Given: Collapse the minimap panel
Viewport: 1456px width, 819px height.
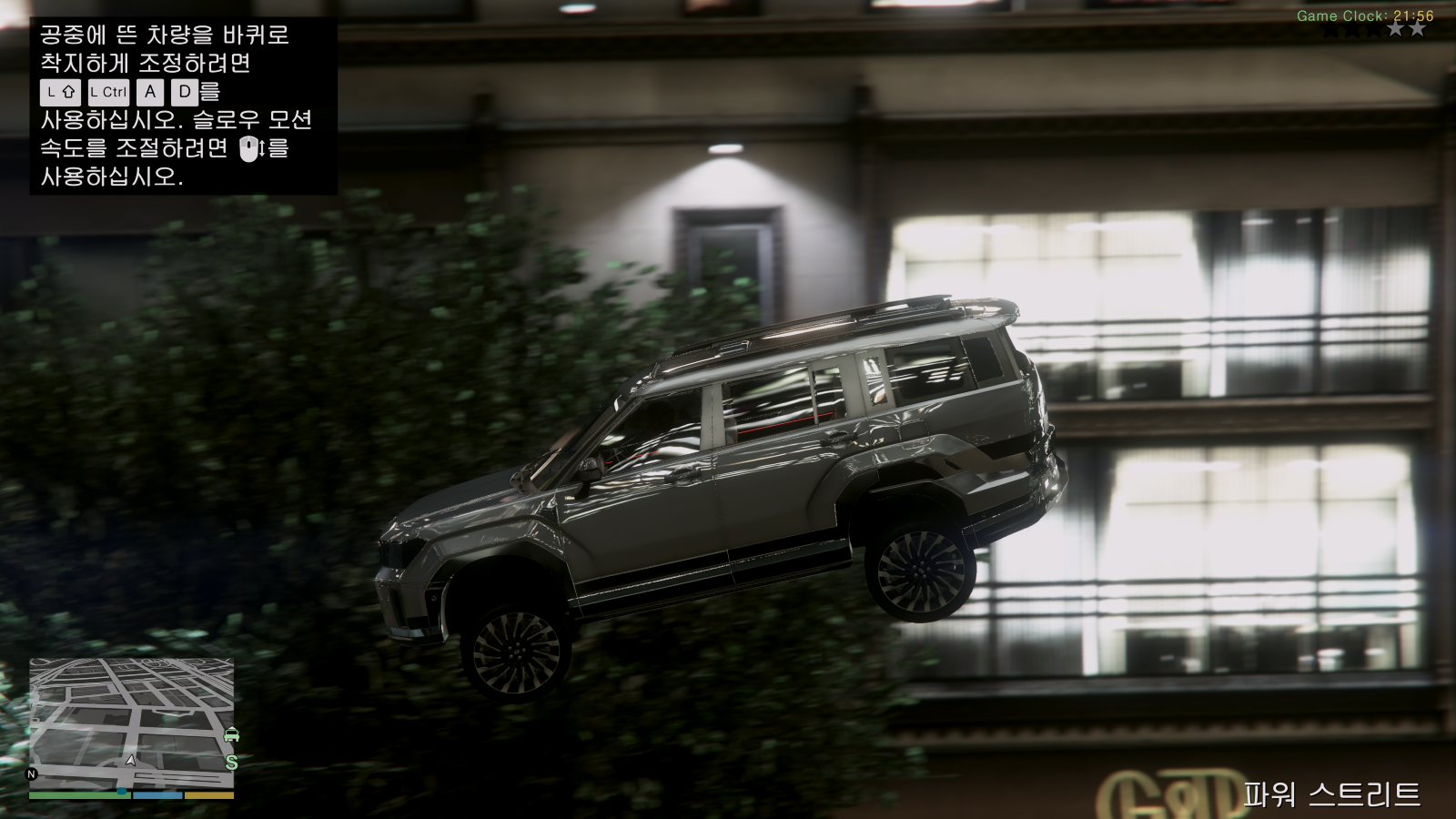Looking at the screenshot, I should pyautogui.click(x=132, y=728).
